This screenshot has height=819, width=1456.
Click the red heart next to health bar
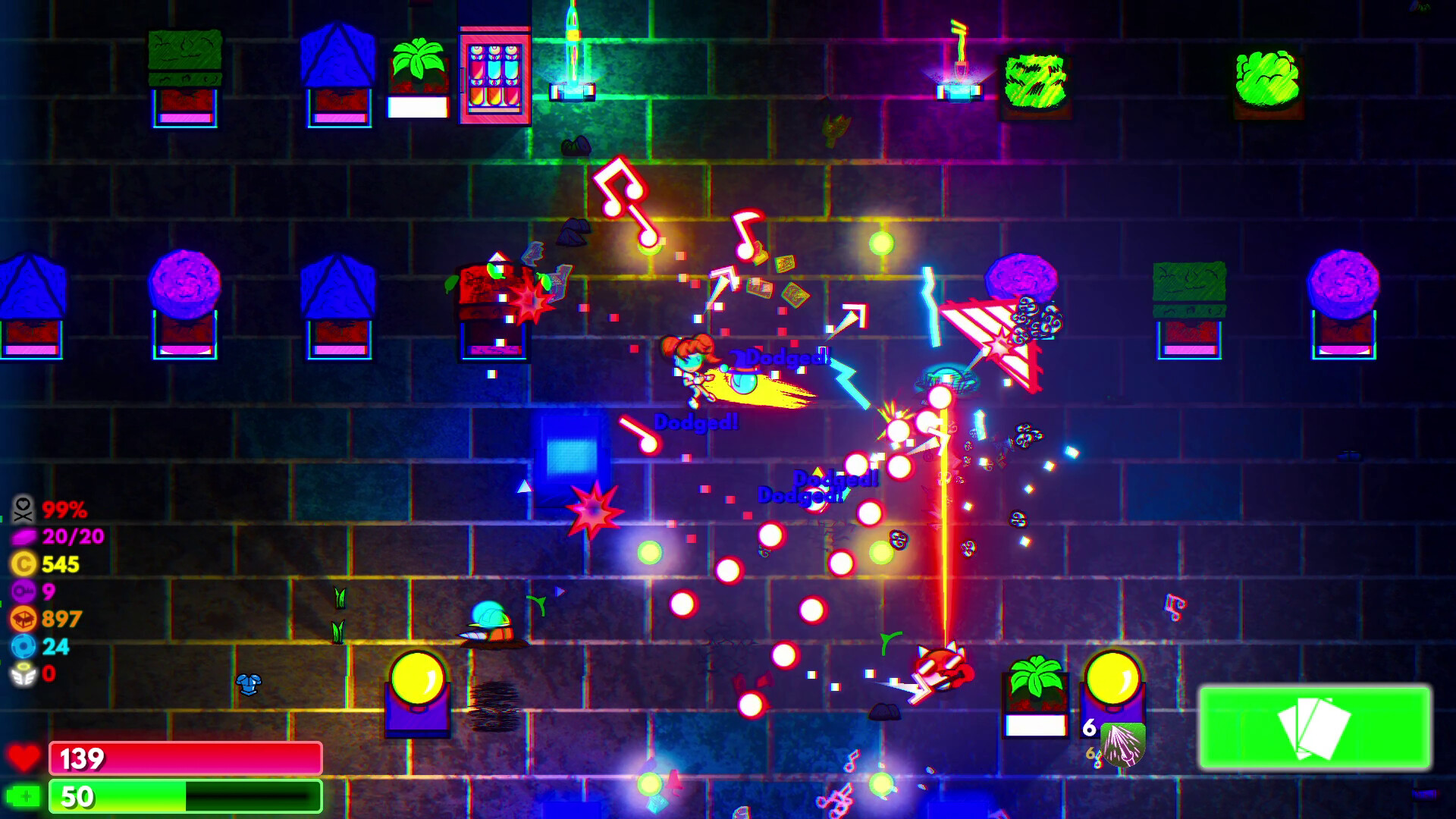[24, 756]
